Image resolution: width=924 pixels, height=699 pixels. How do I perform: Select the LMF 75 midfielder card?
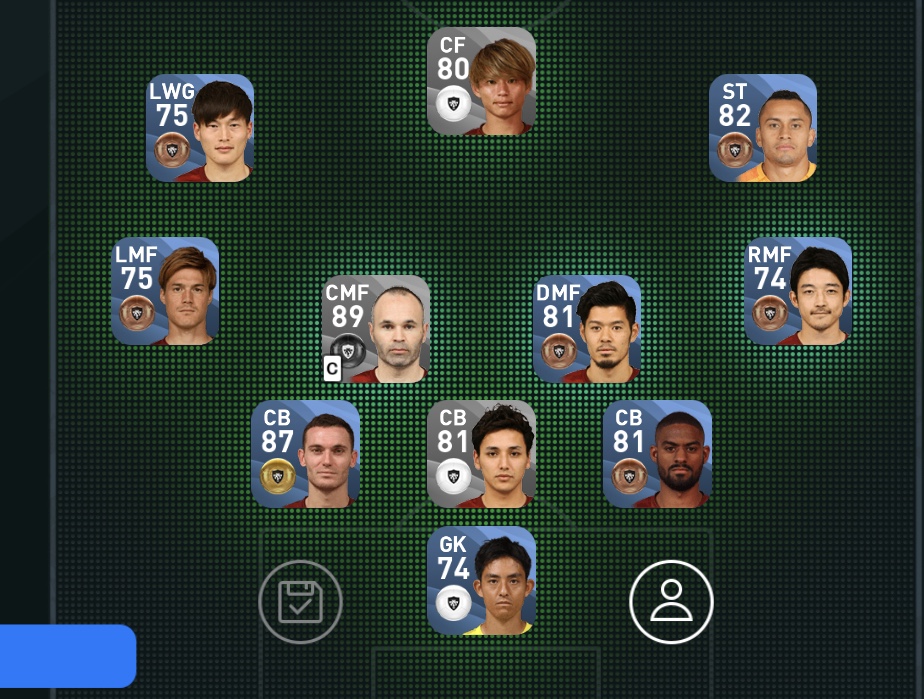(x=165, y=291)
